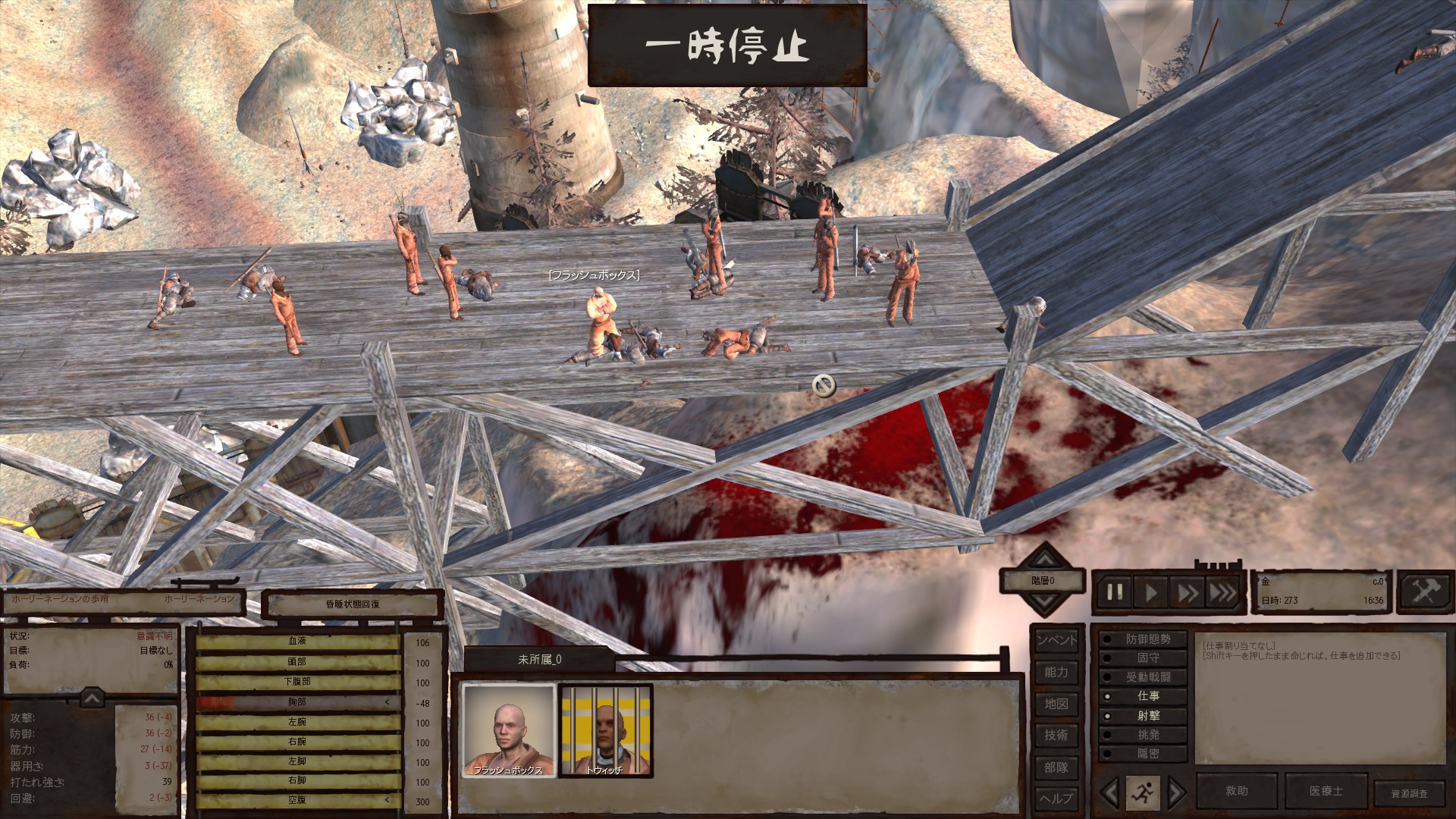Toggle the 固守 hold option
The width and height of the screenshot is (1456, 819).
point(1142,658)
